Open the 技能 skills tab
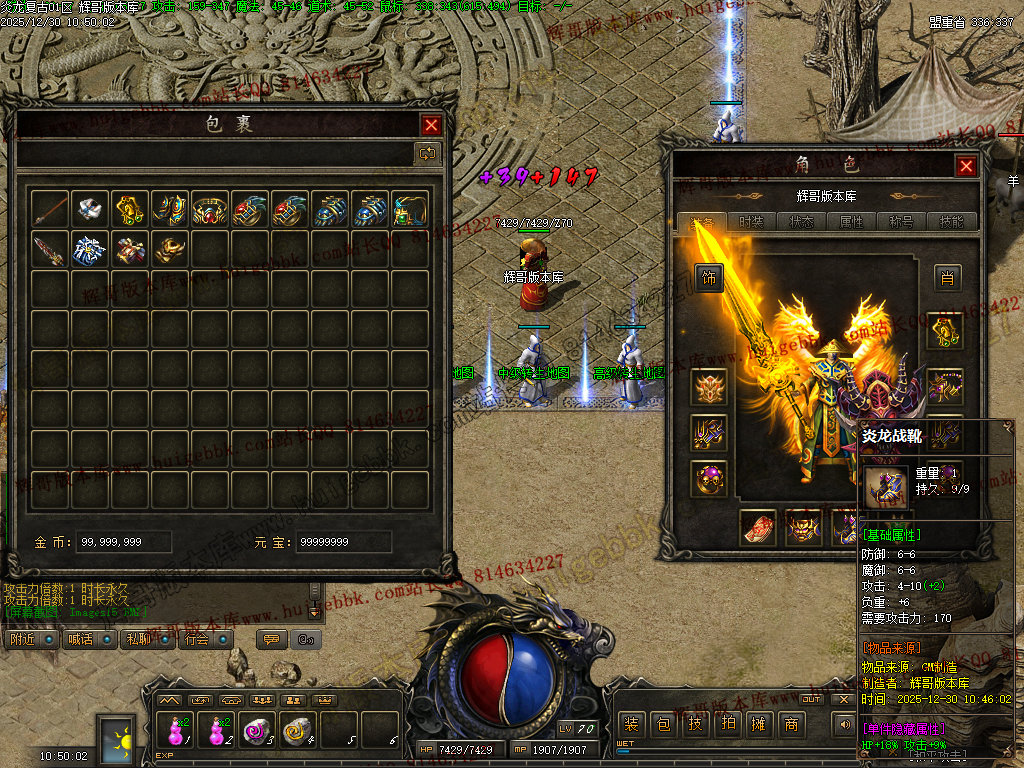1024x768 pixels. 951,222
